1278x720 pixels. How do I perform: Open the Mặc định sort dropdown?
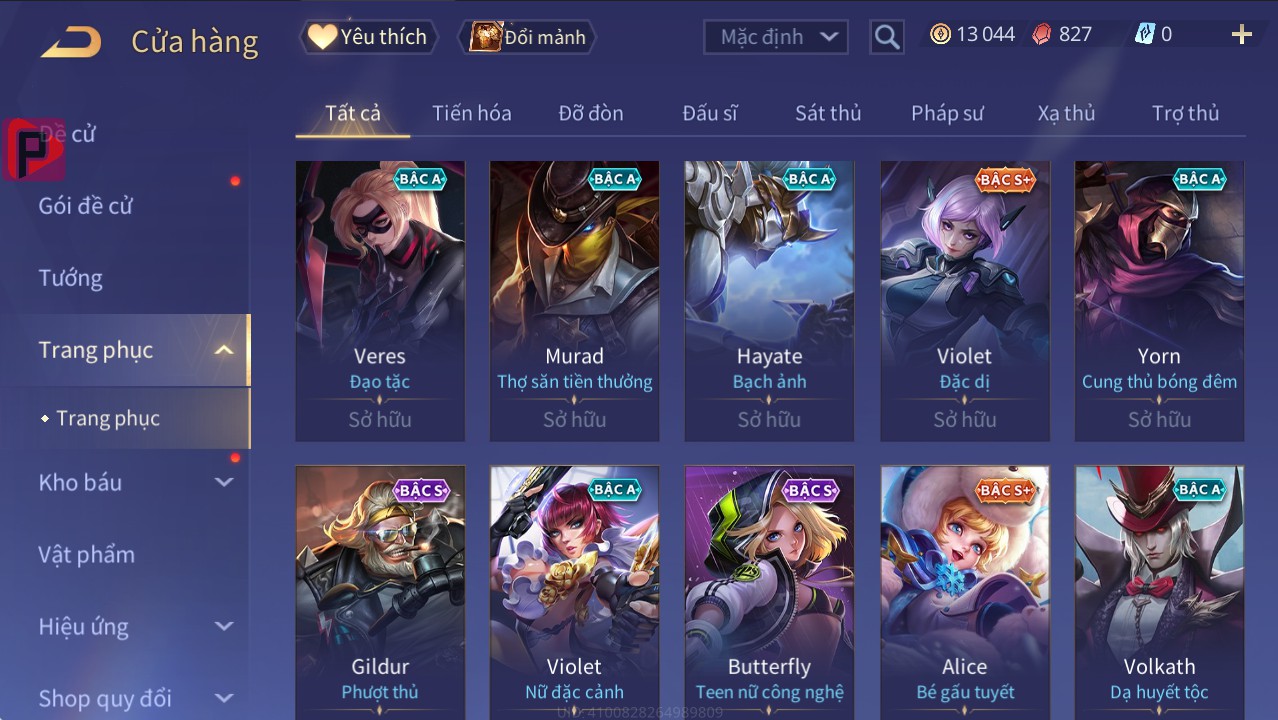click(776, 37)
